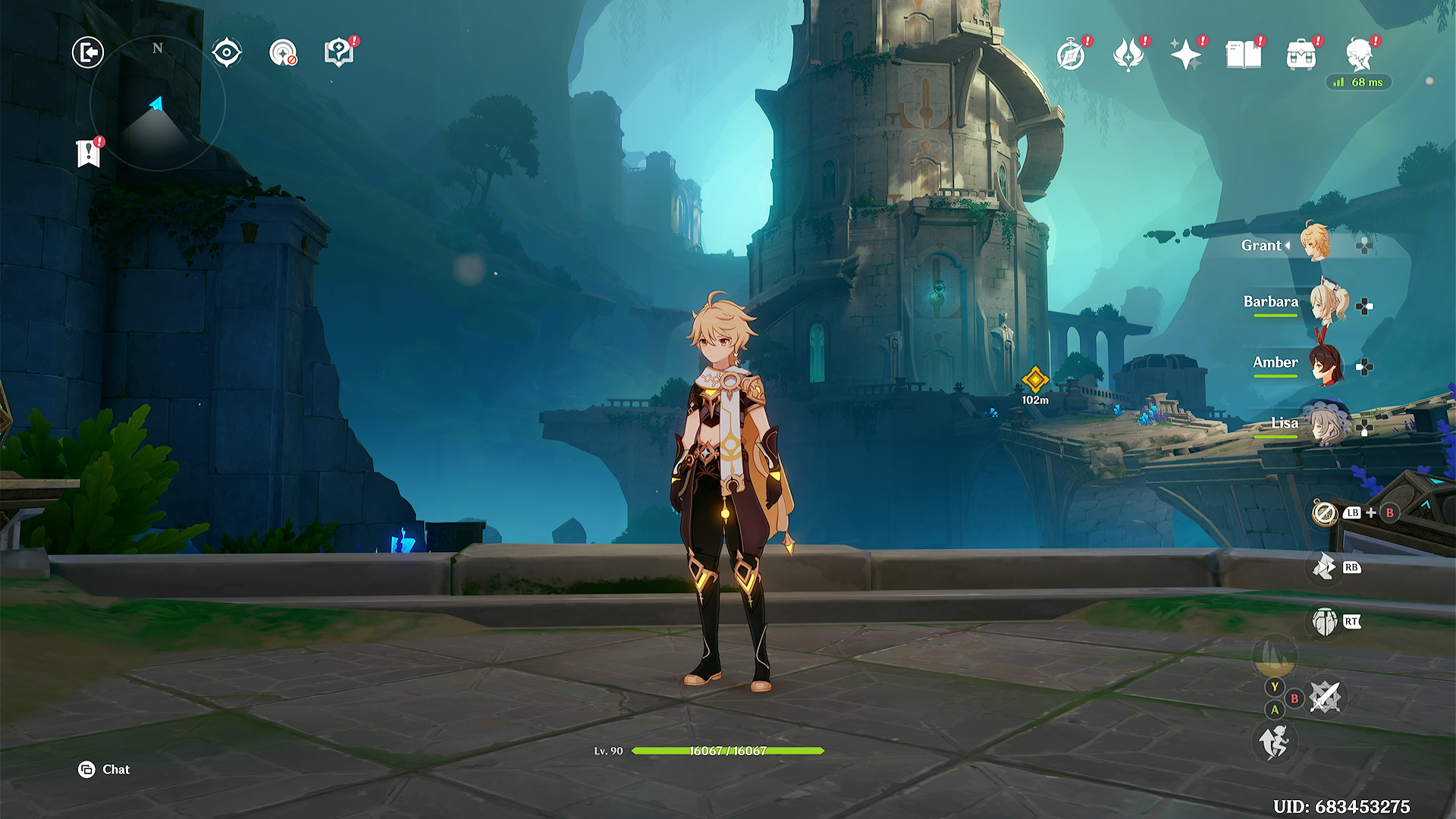Open the backpack inventory icon
Viewport: 1456px width, 819px height.
(1301, 55)
